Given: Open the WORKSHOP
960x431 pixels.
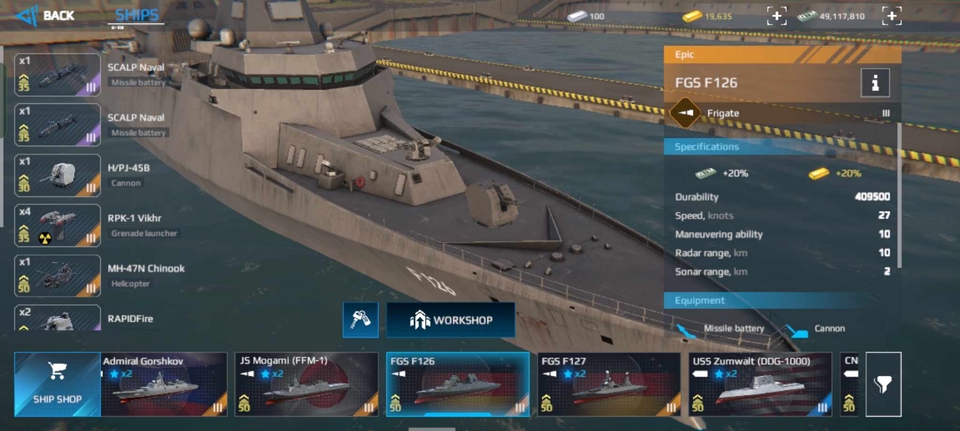Looking at the screenshot, I should coord(451,320).
